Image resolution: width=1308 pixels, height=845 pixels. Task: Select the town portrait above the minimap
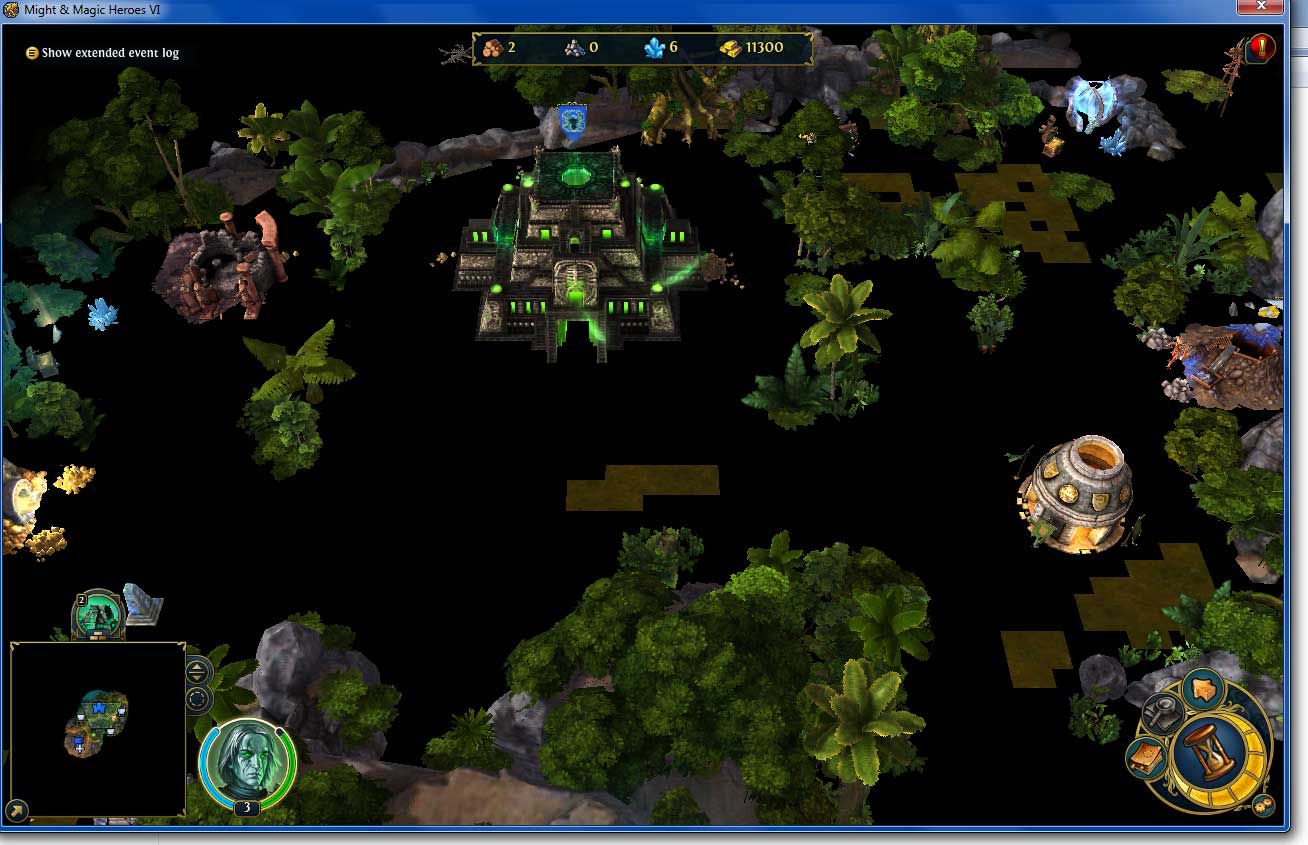coord(98,615)
